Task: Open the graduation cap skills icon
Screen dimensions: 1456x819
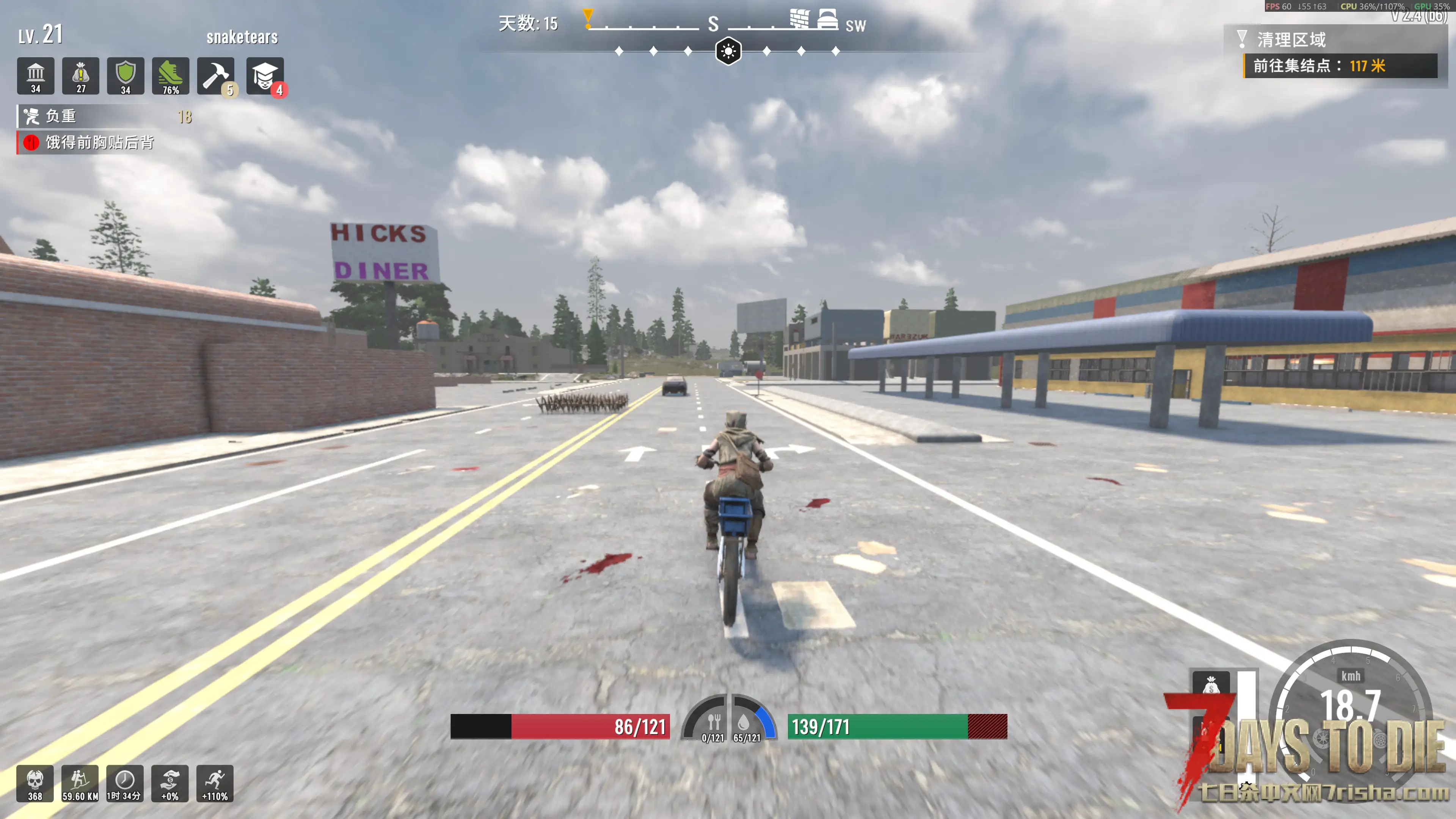Action: pos(265,76)
